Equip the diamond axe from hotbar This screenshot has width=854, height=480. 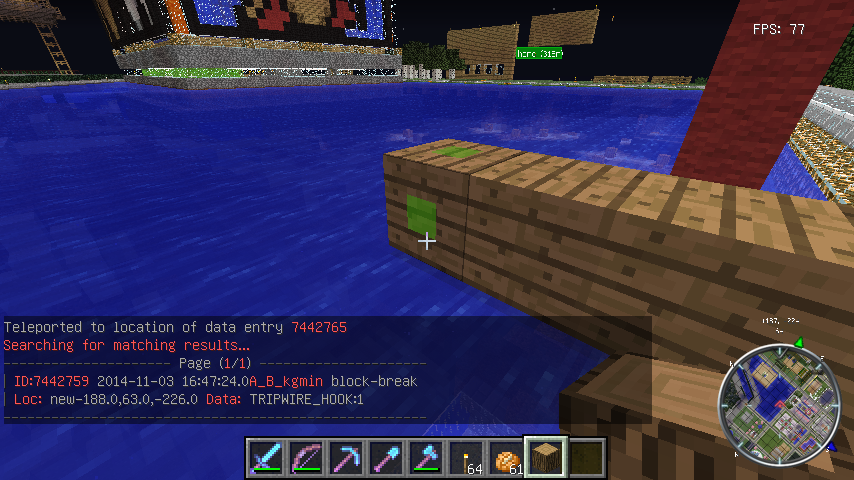425,457
